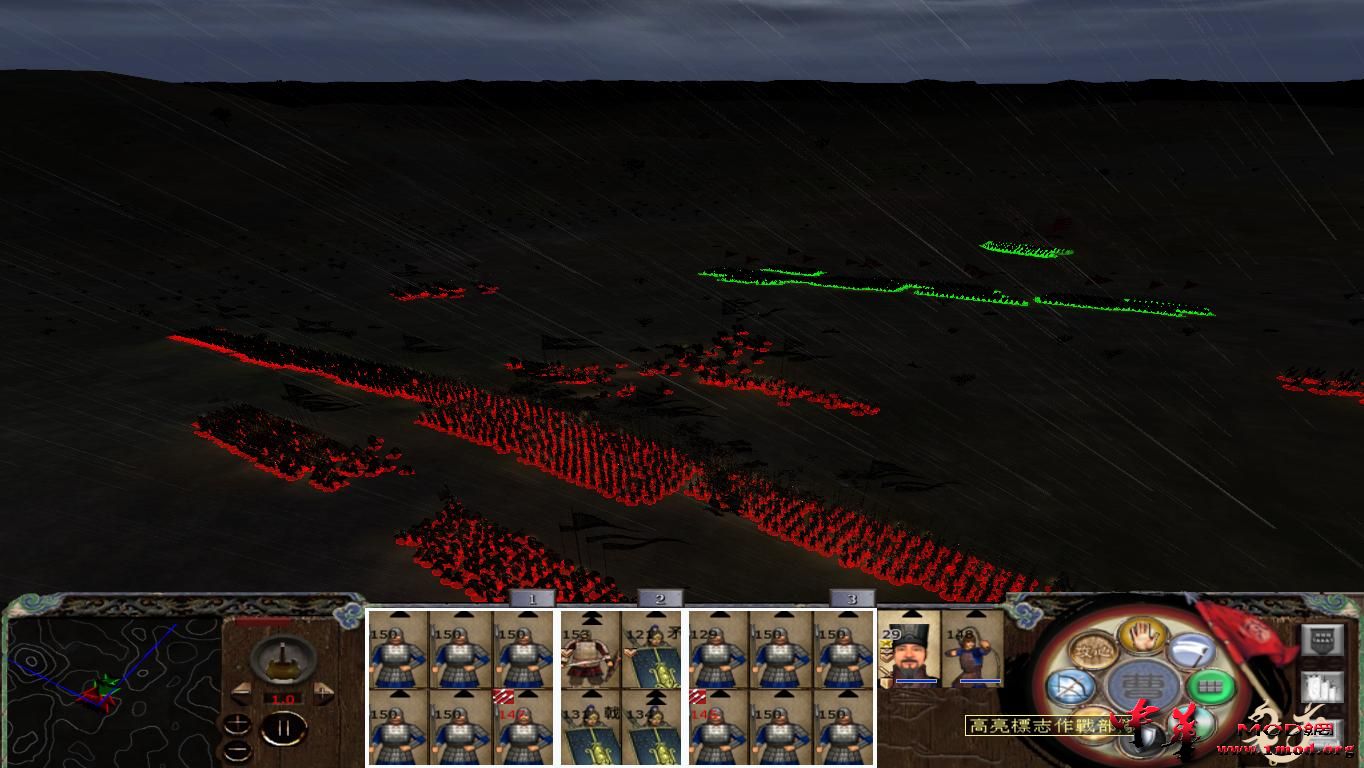Screen dimensions: 1364x768
Task: Click the red 1.0 speed indicator
Action: (283, 698)
